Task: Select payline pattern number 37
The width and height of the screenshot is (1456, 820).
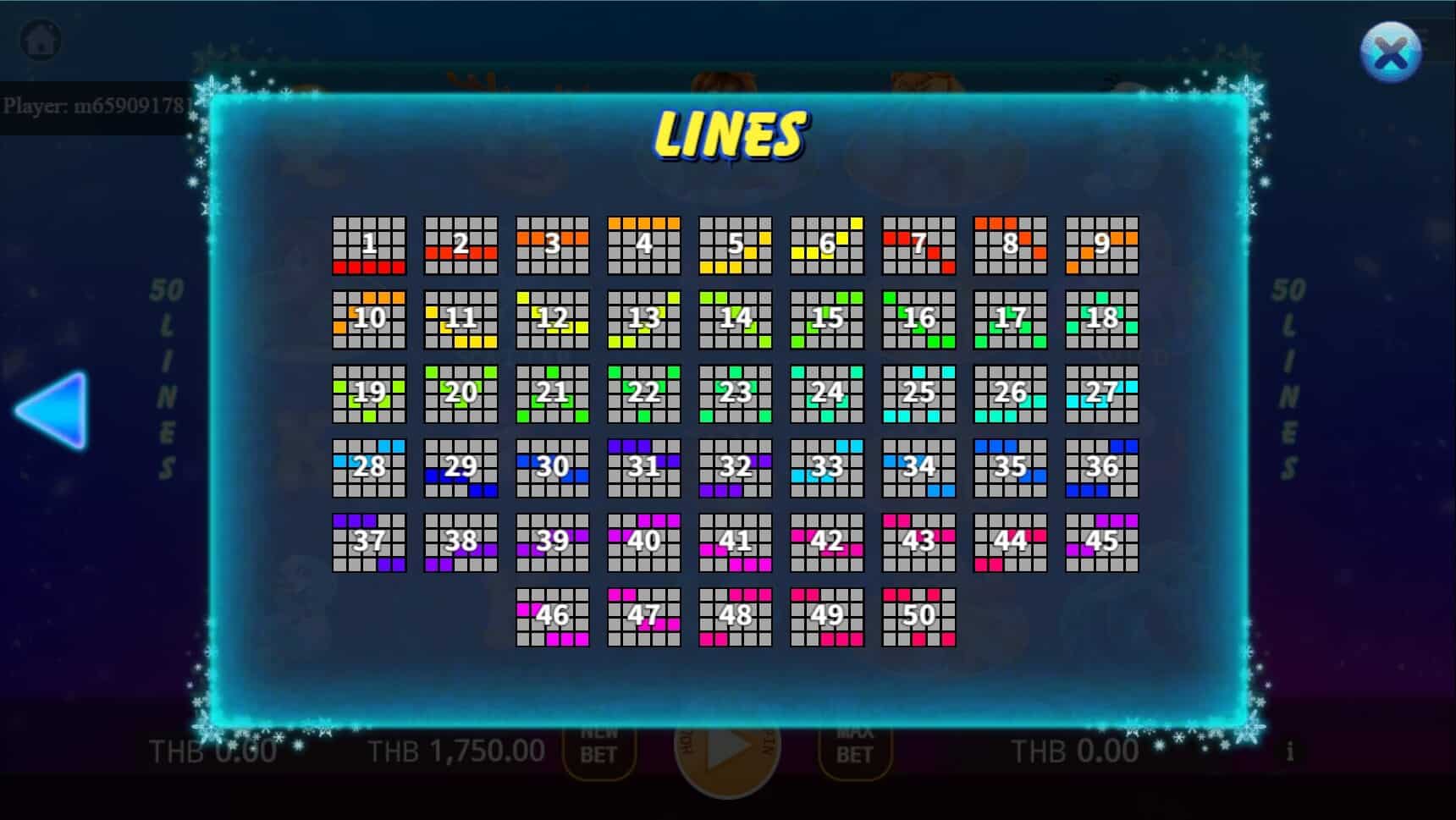Action: coord(369,542)
